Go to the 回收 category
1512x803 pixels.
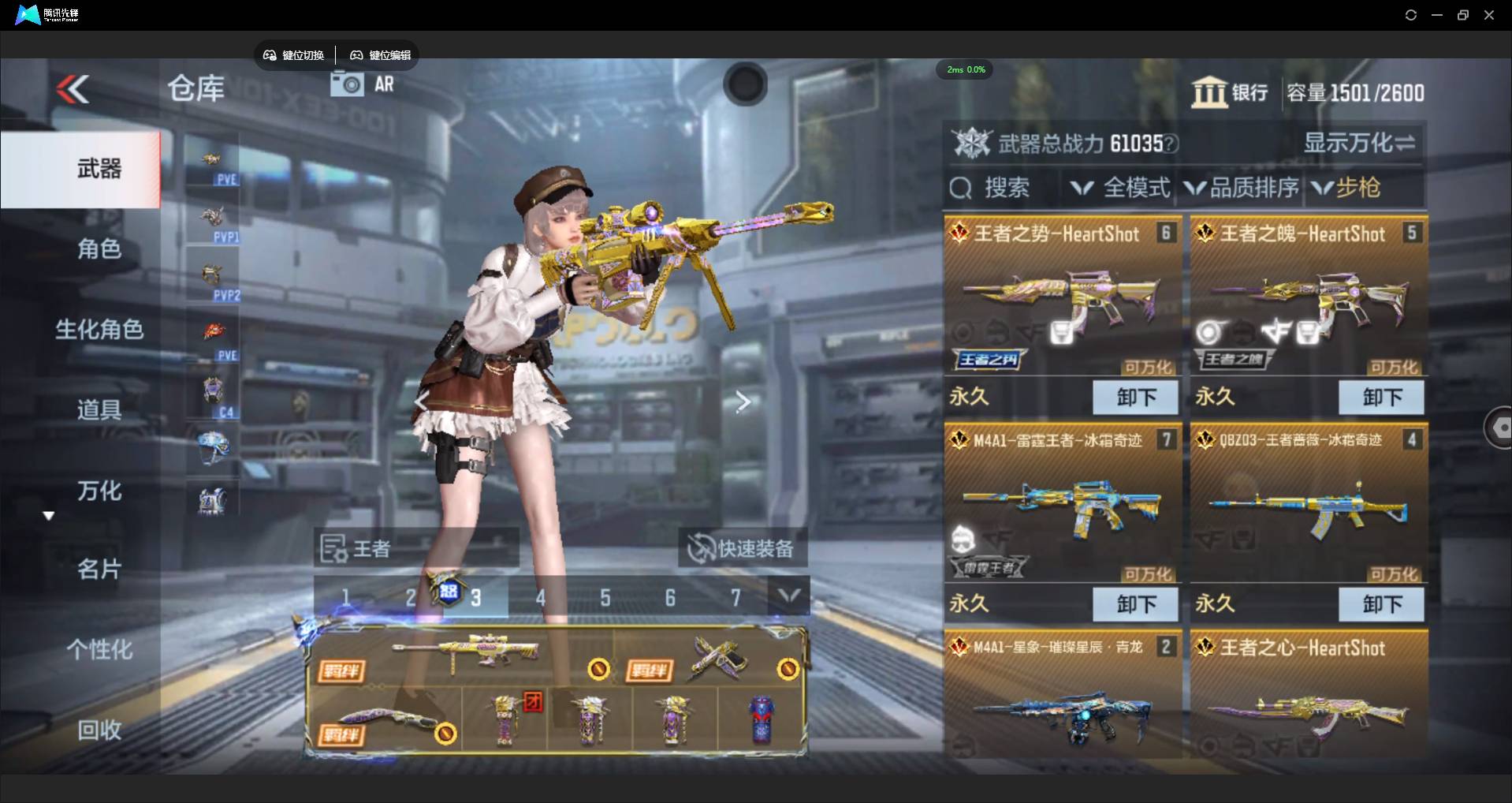point(99,730)
